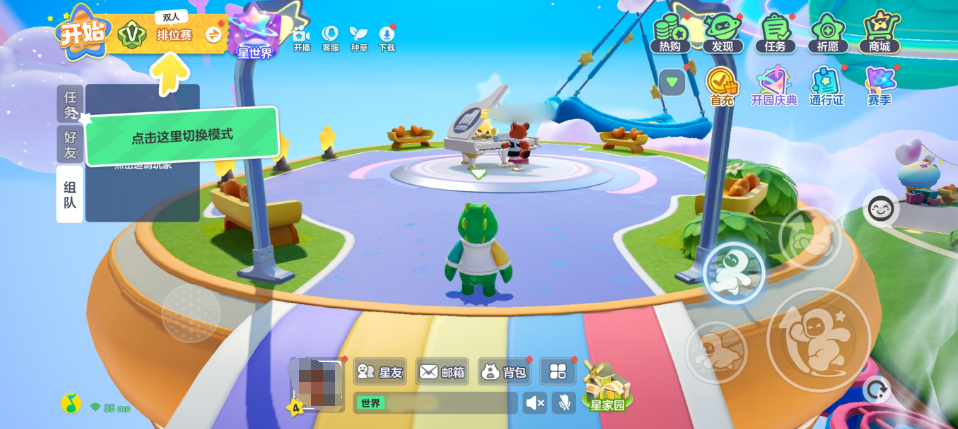Image resolution: width=958 pixels, height=429 pixels.
Task: Open the 祈愿 wish menu
Action: [x=829, y=33]
